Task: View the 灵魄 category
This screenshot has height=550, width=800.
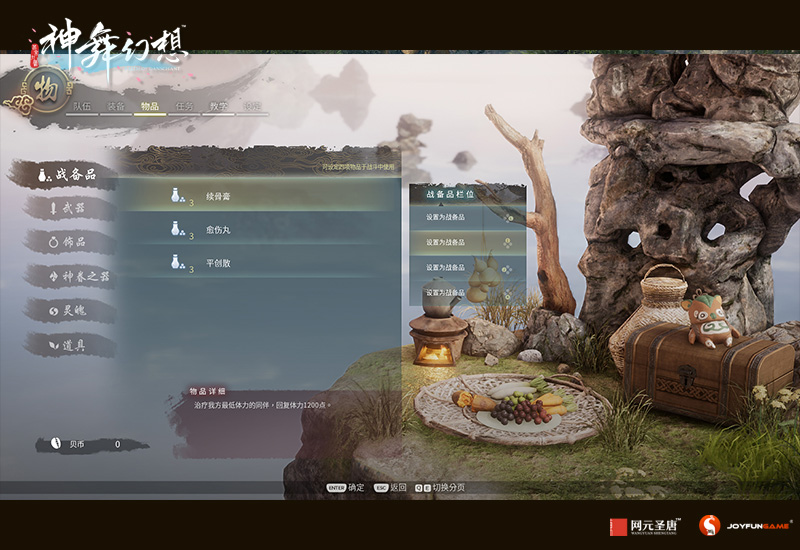Action: click(74, 310)
